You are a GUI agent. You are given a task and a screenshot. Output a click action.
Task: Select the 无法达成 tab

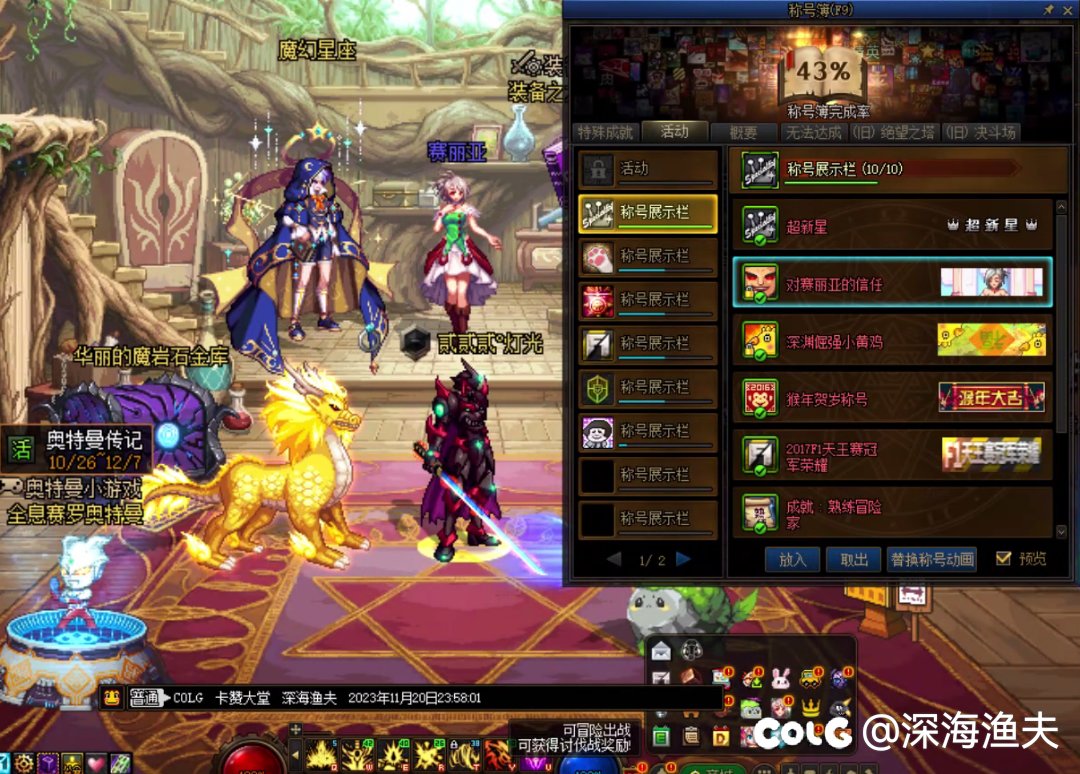(813, 132)
